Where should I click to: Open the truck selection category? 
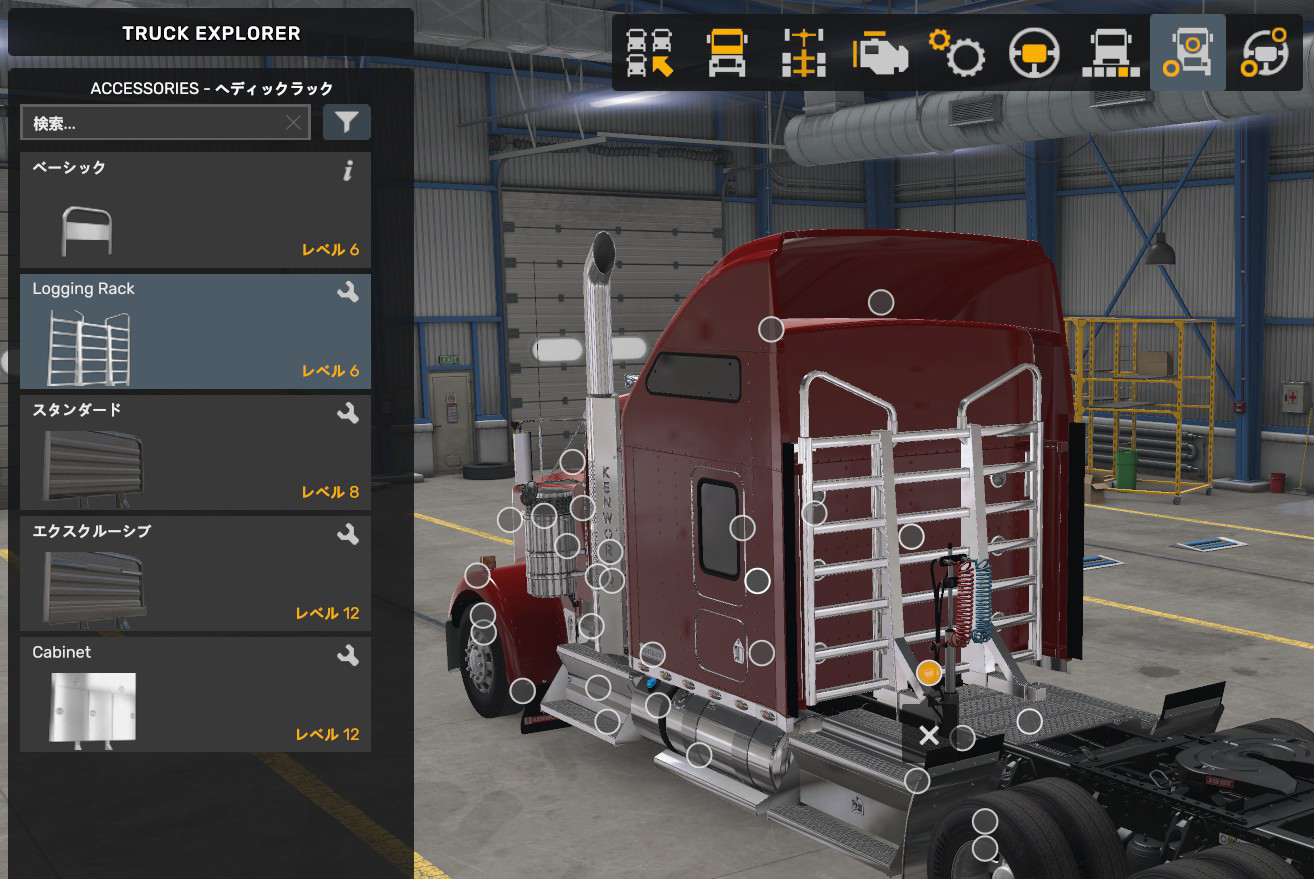coord(650,53)
